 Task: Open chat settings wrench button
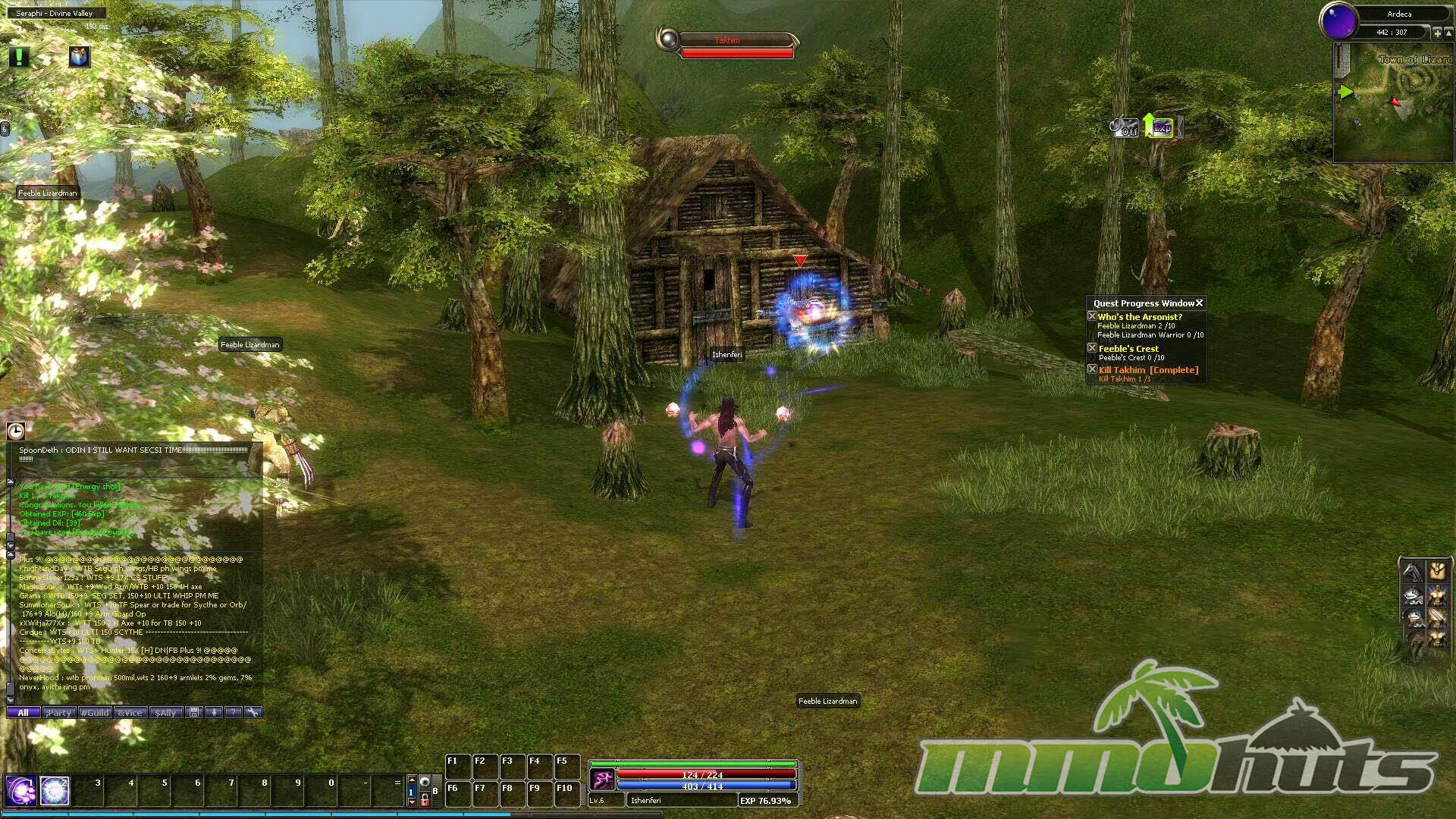coord(253,712)
